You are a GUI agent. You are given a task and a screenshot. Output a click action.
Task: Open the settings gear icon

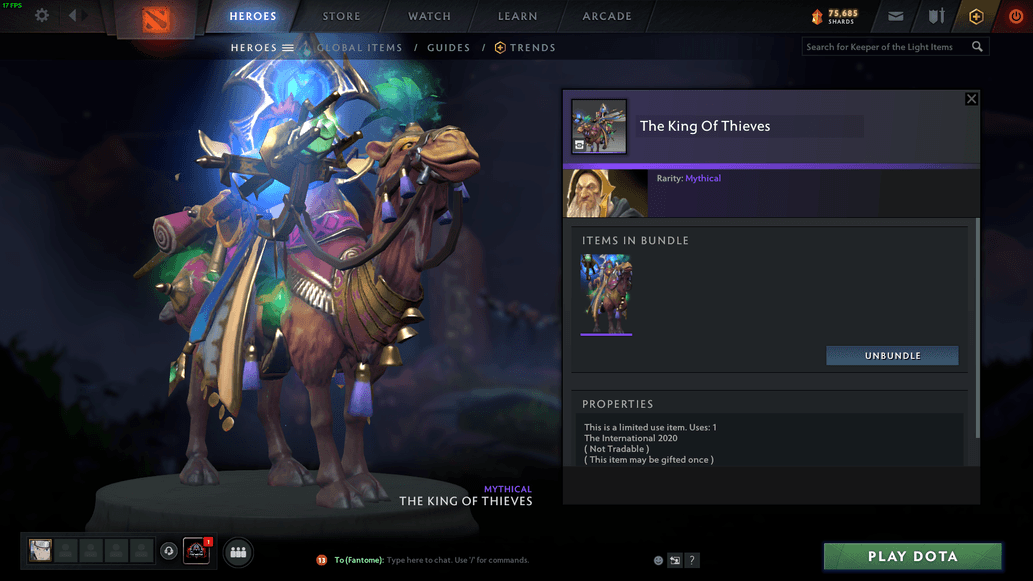click(x=42, y=16)
